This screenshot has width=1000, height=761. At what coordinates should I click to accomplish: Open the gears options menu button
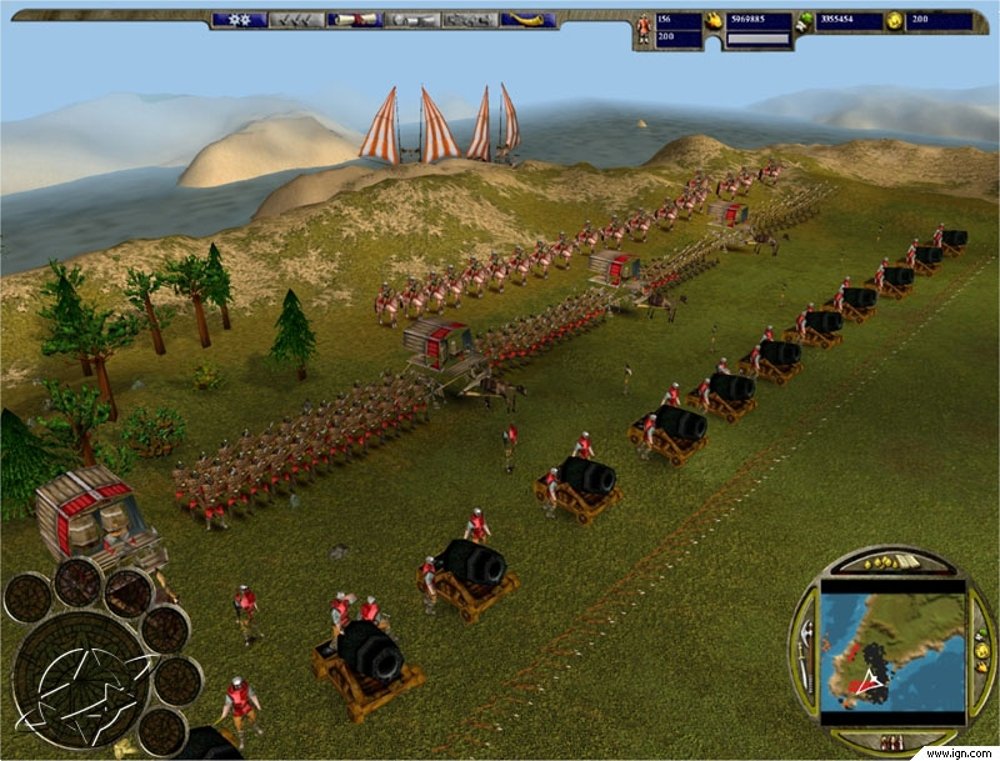239,19
